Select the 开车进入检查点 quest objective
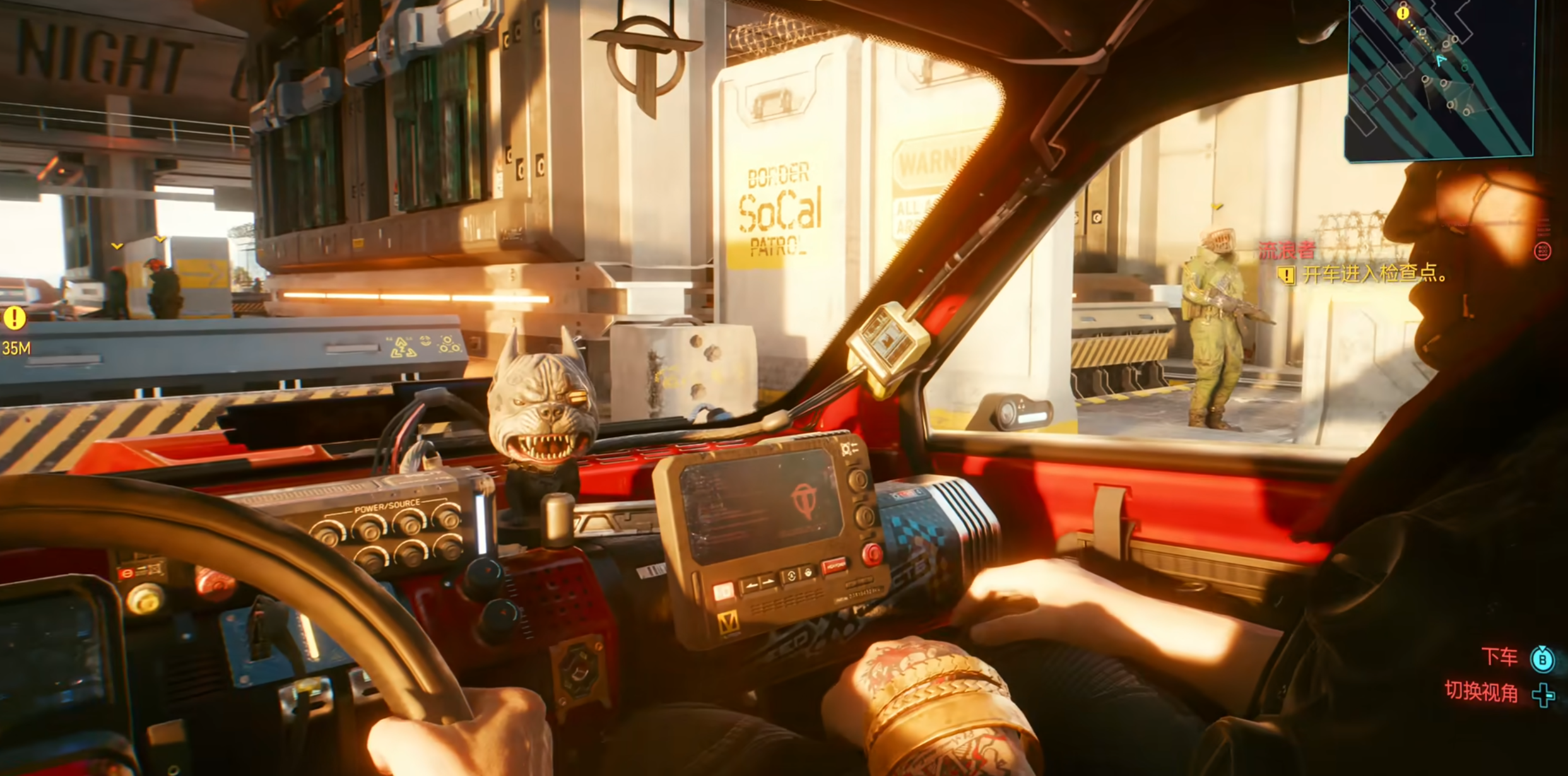The image size is (1568, 776). click(x=1374, y=274)
